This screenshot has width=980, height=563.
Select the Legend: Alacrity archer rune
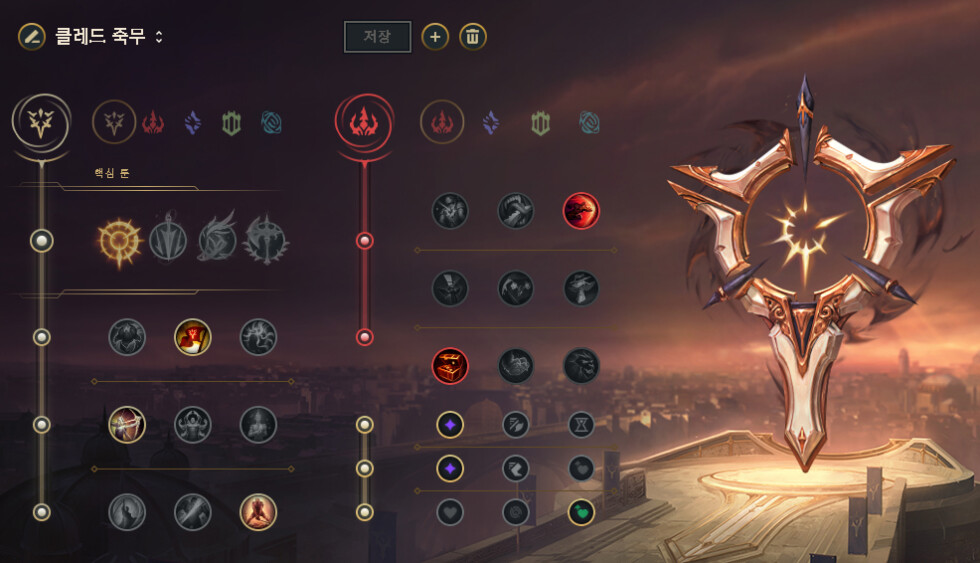click(127, 424)
